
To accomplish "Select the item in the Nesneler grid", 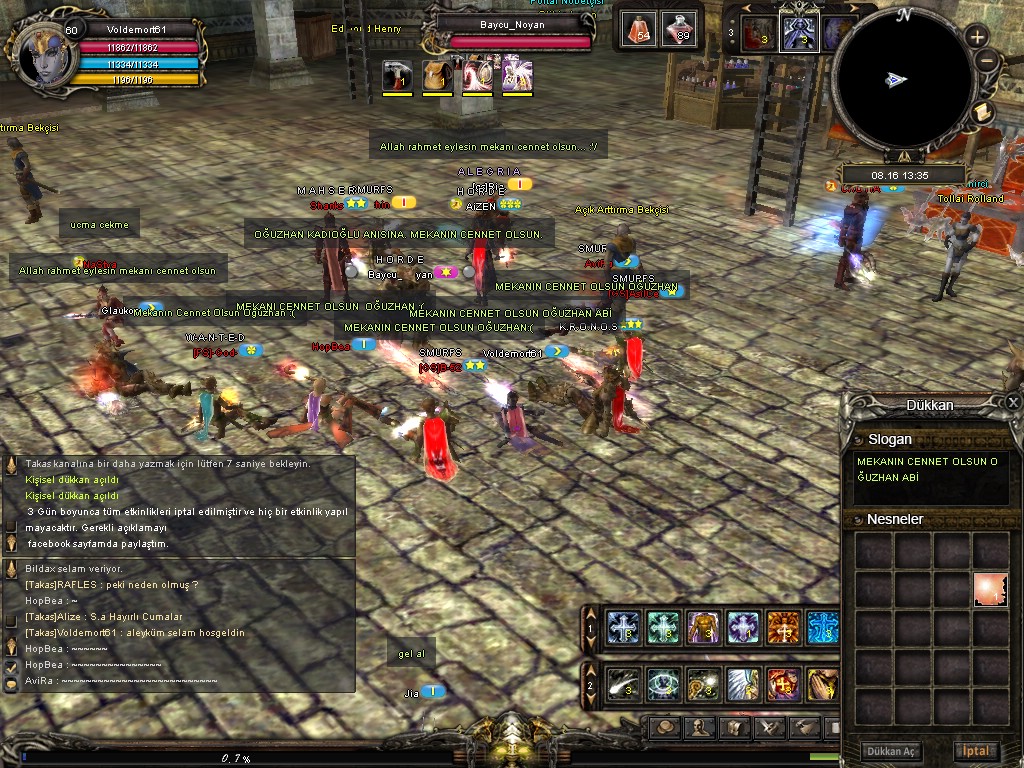I will (990, 590).
